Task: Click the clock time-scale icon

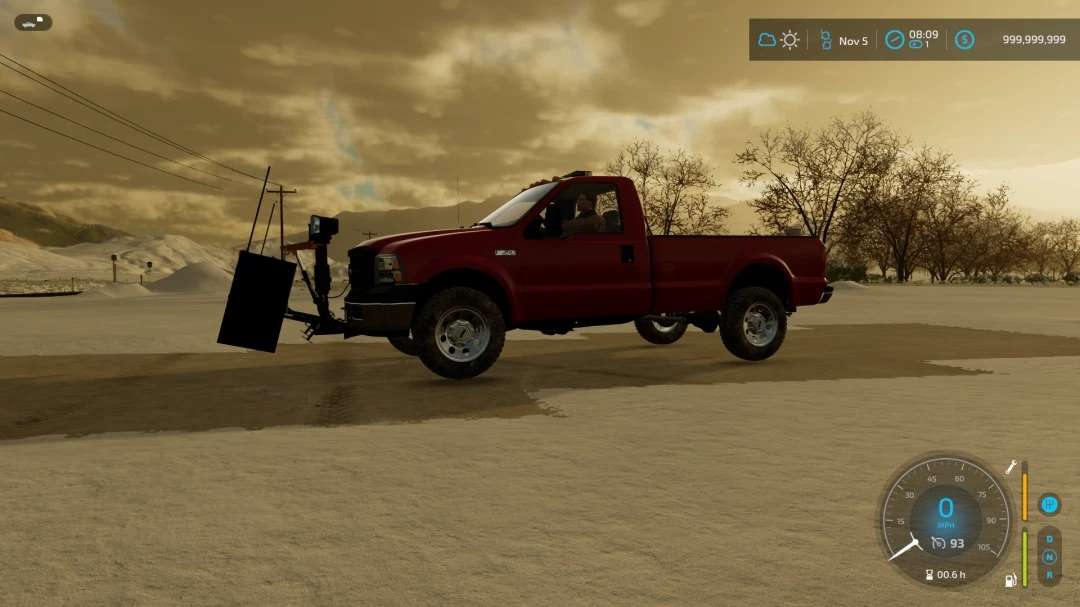Action: [894, 40]
